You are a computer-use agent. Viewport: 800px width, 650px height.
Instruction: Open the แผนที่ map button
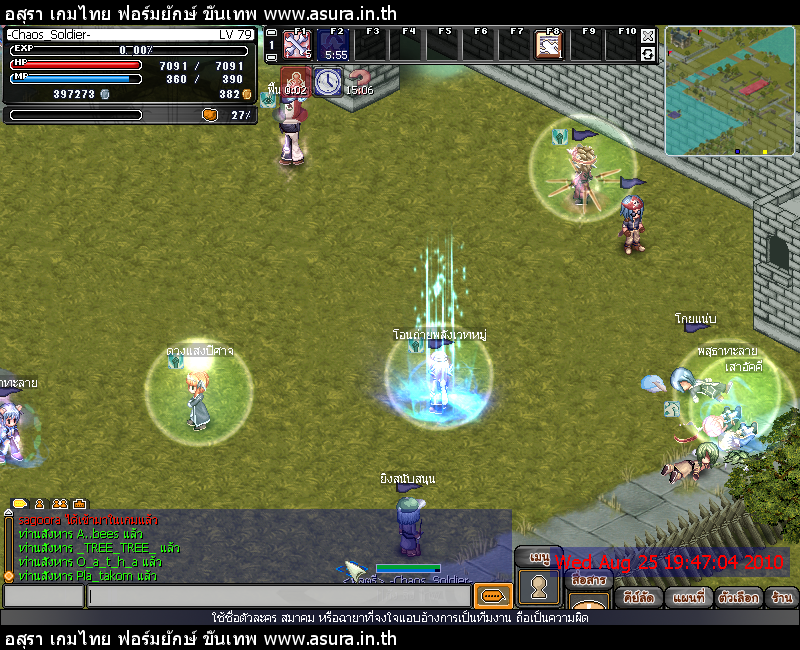point(691,597)
